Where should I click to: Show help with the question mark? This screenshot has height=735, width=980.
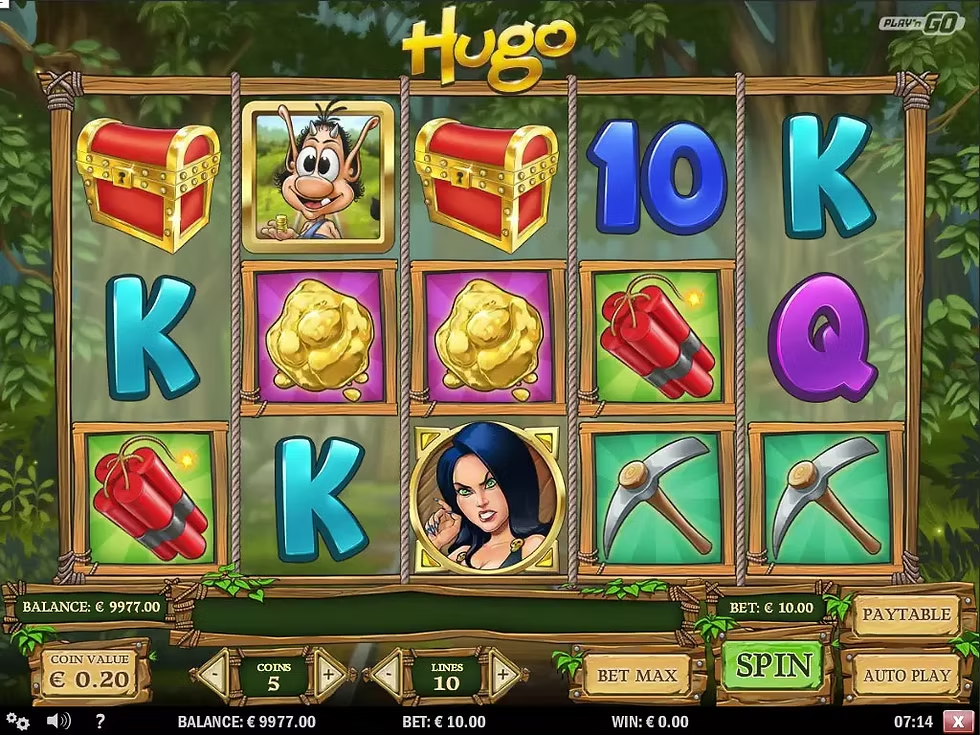[100, 721]
